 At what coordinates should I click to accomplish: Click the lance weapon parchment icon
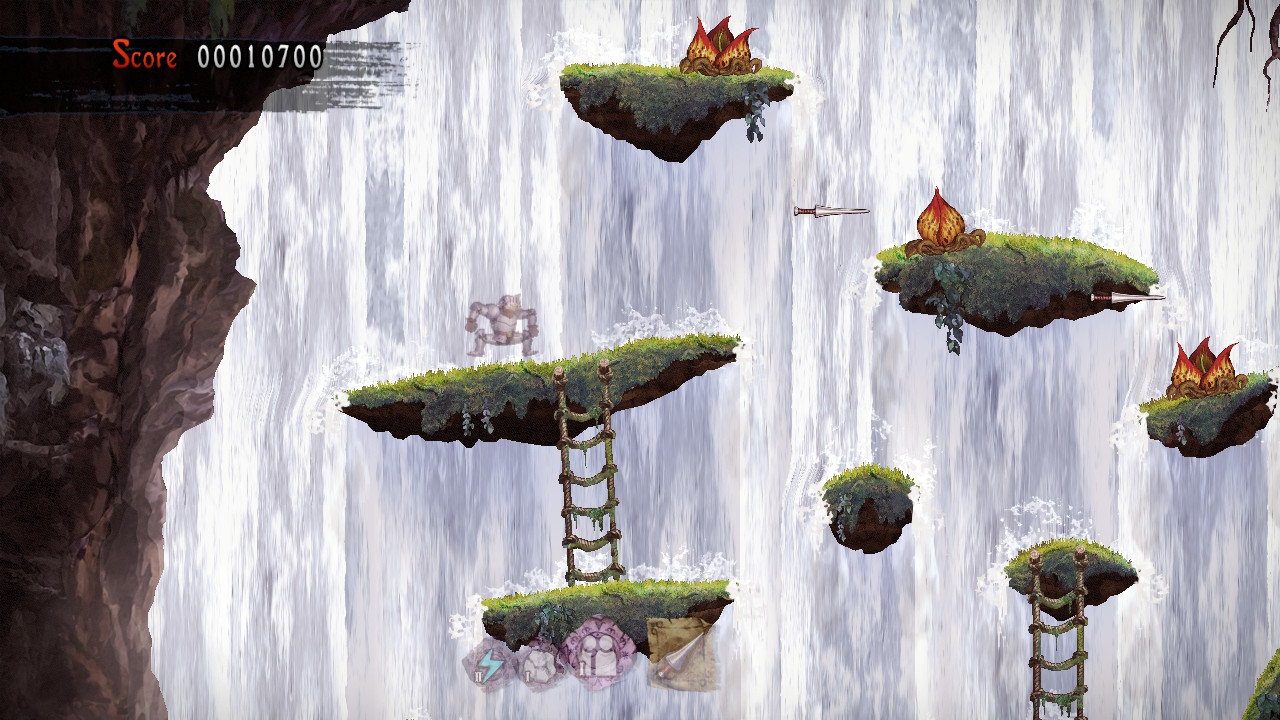pos(683,653)
